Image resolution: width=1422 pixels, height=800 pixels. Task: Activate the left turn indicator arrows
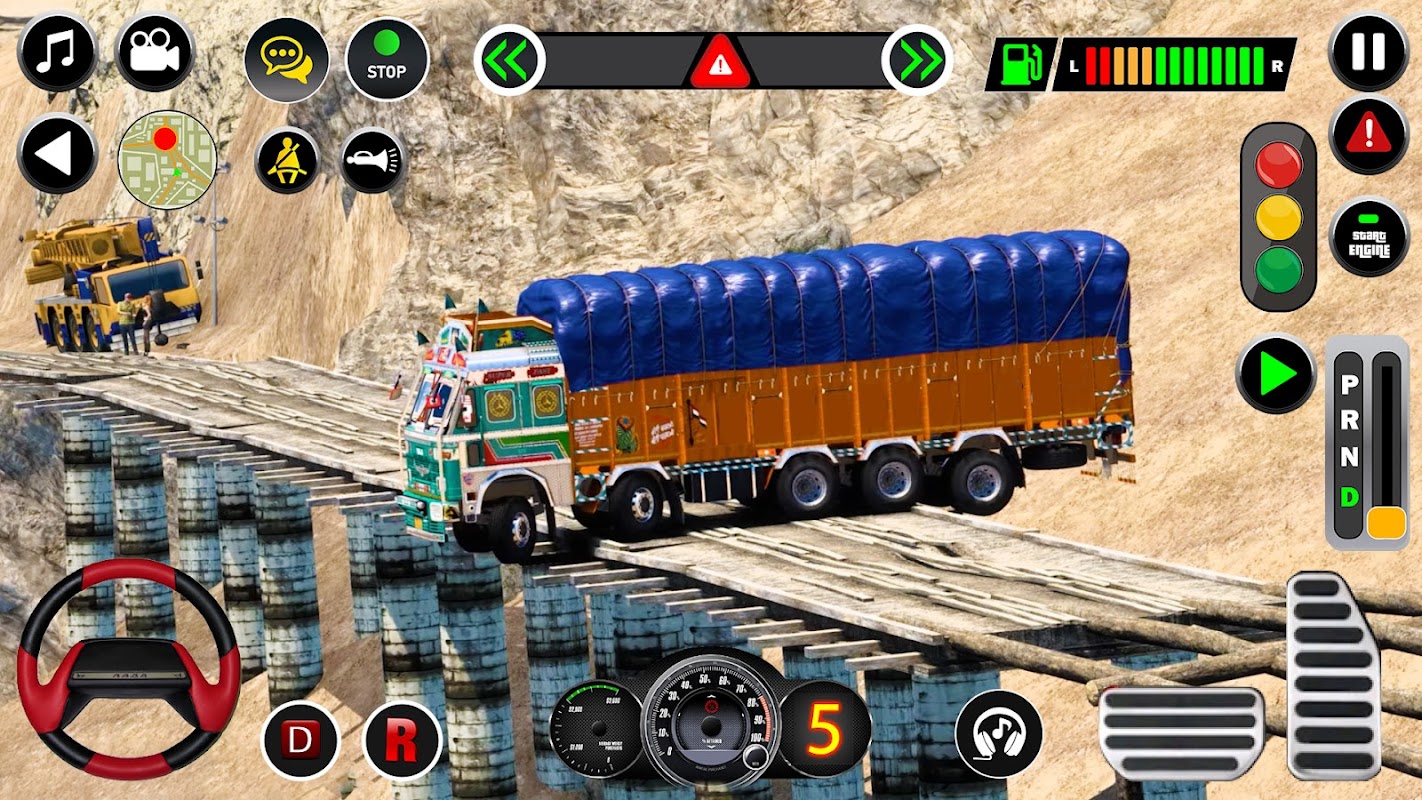click(x=509, y=60)
